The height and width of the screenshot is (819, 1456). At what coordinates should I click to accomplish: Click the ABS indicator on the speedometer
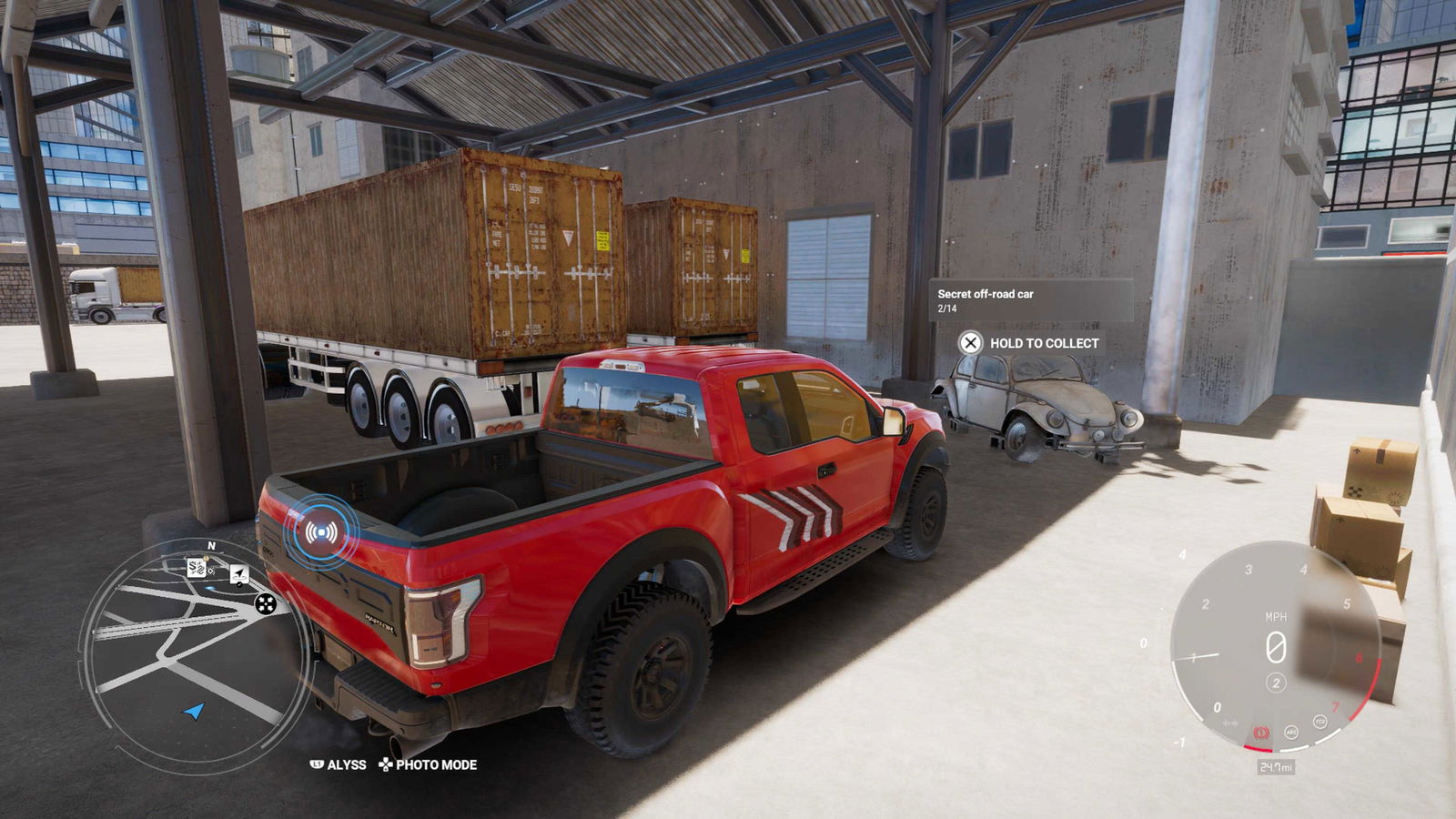click(1290, 732)
